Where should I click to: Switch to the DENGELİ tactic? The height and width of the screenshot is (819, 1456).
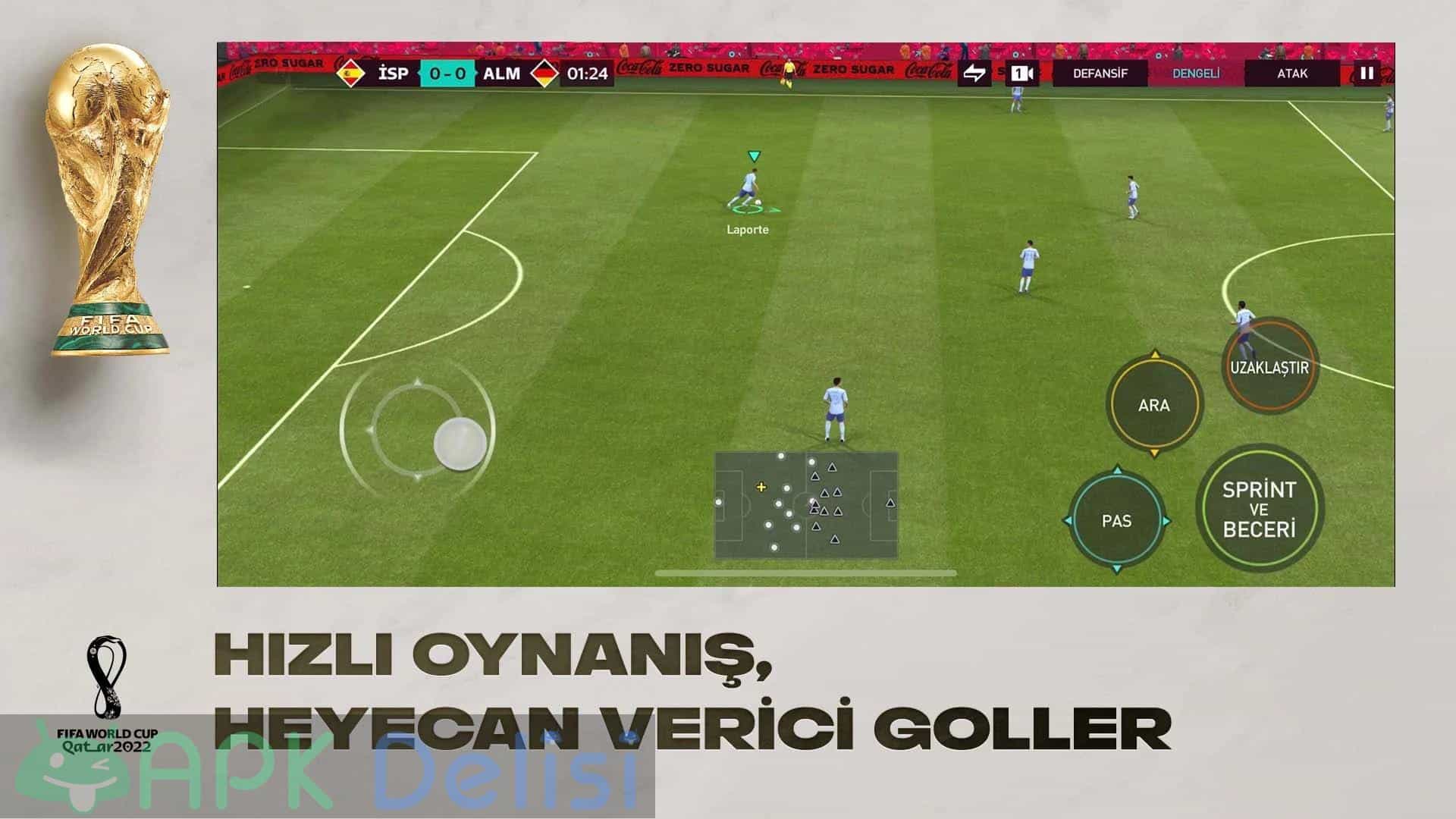coord(1196,74)
